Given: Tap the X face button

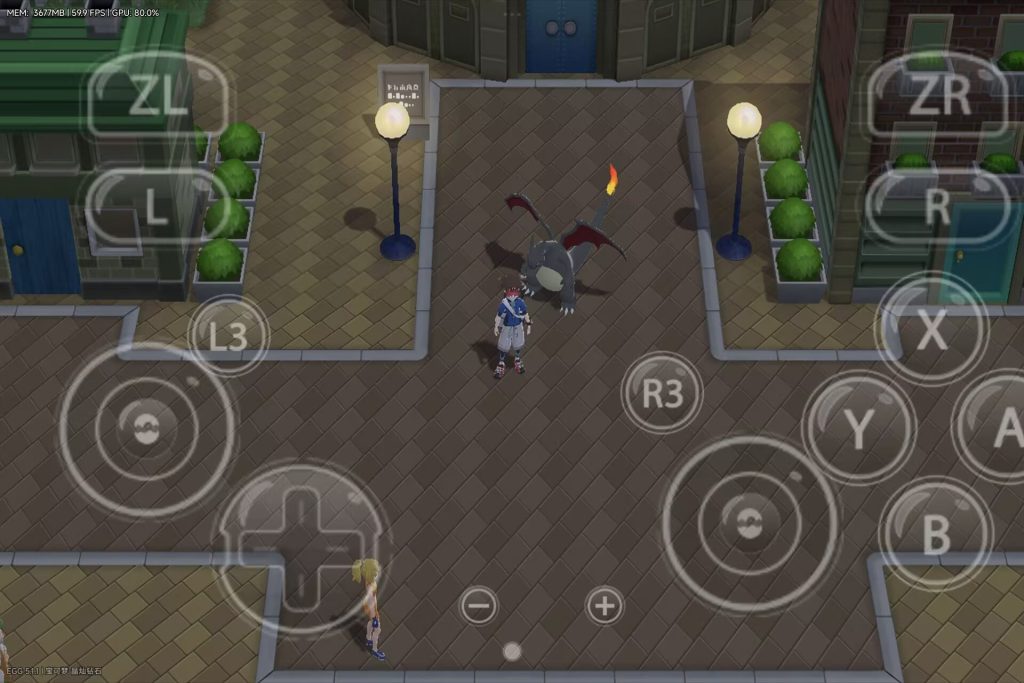Looking at the screenshot, I should 931,329.
